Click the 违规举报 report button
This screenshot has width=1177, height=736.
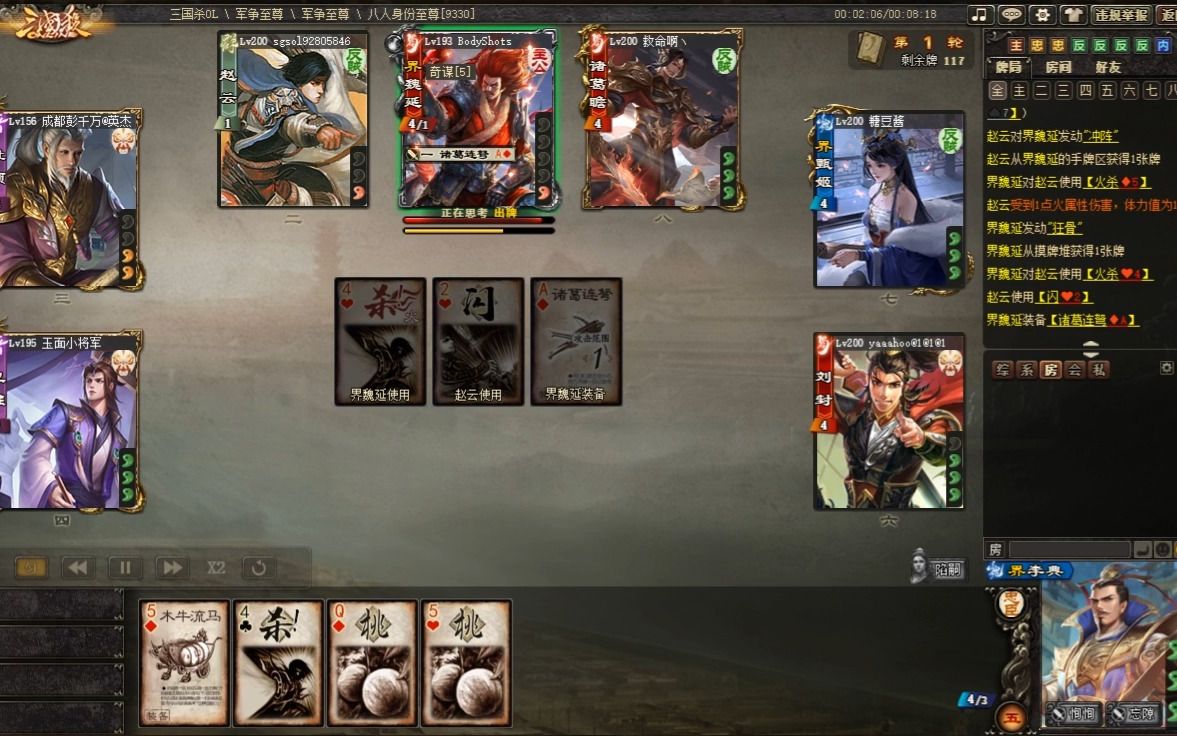pos(1121,15)
